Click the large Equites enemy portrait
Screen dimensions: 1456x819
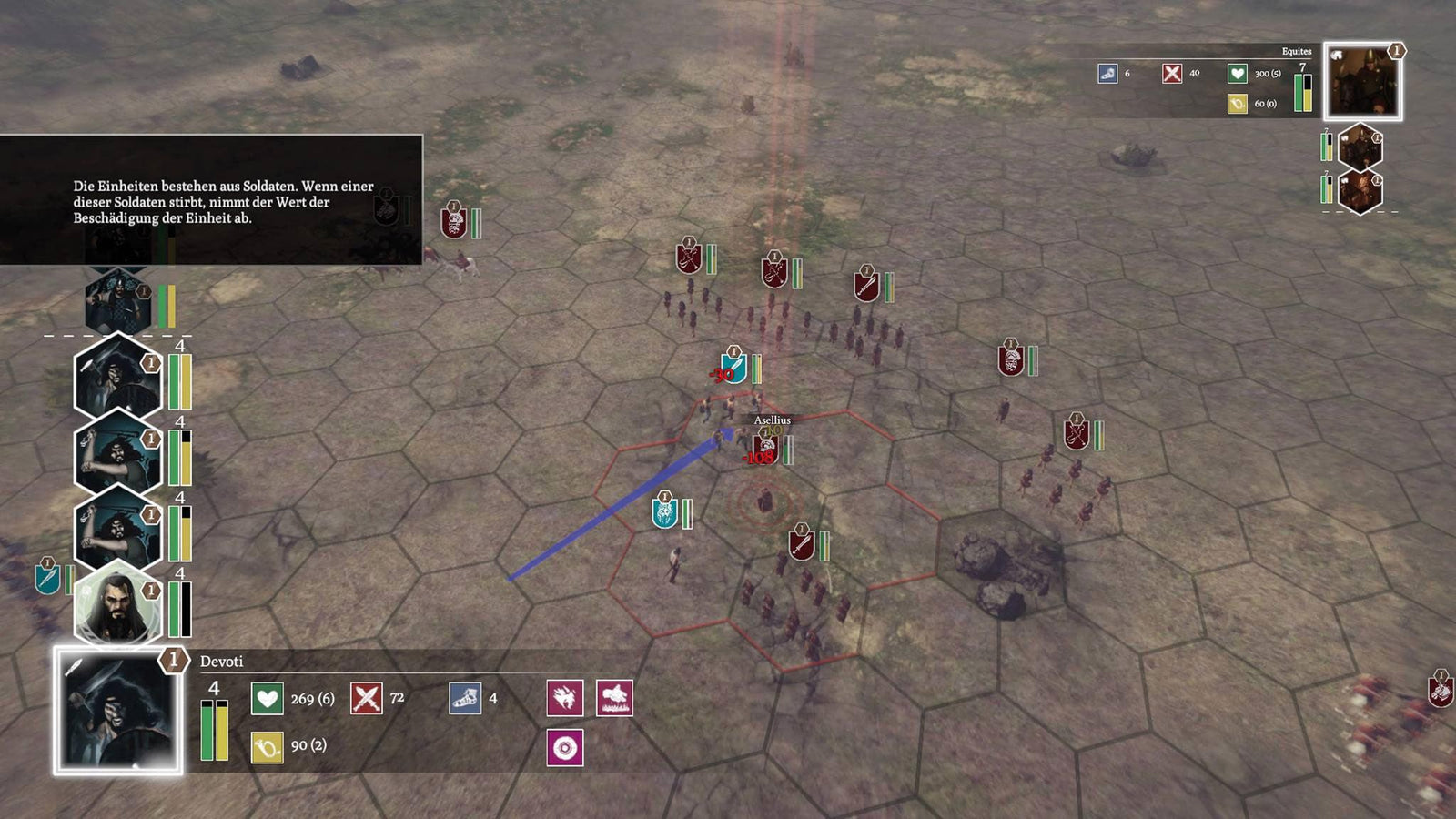tap(1361, 82)
